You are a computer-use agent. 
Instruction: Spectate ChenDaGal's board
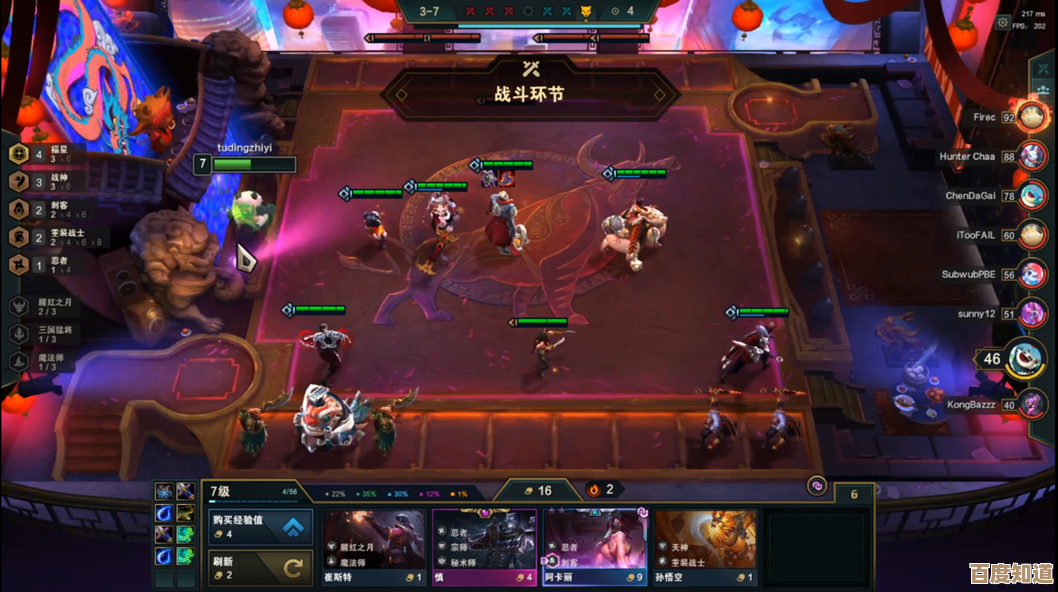pyautogui.click(x=1031, y=196)
